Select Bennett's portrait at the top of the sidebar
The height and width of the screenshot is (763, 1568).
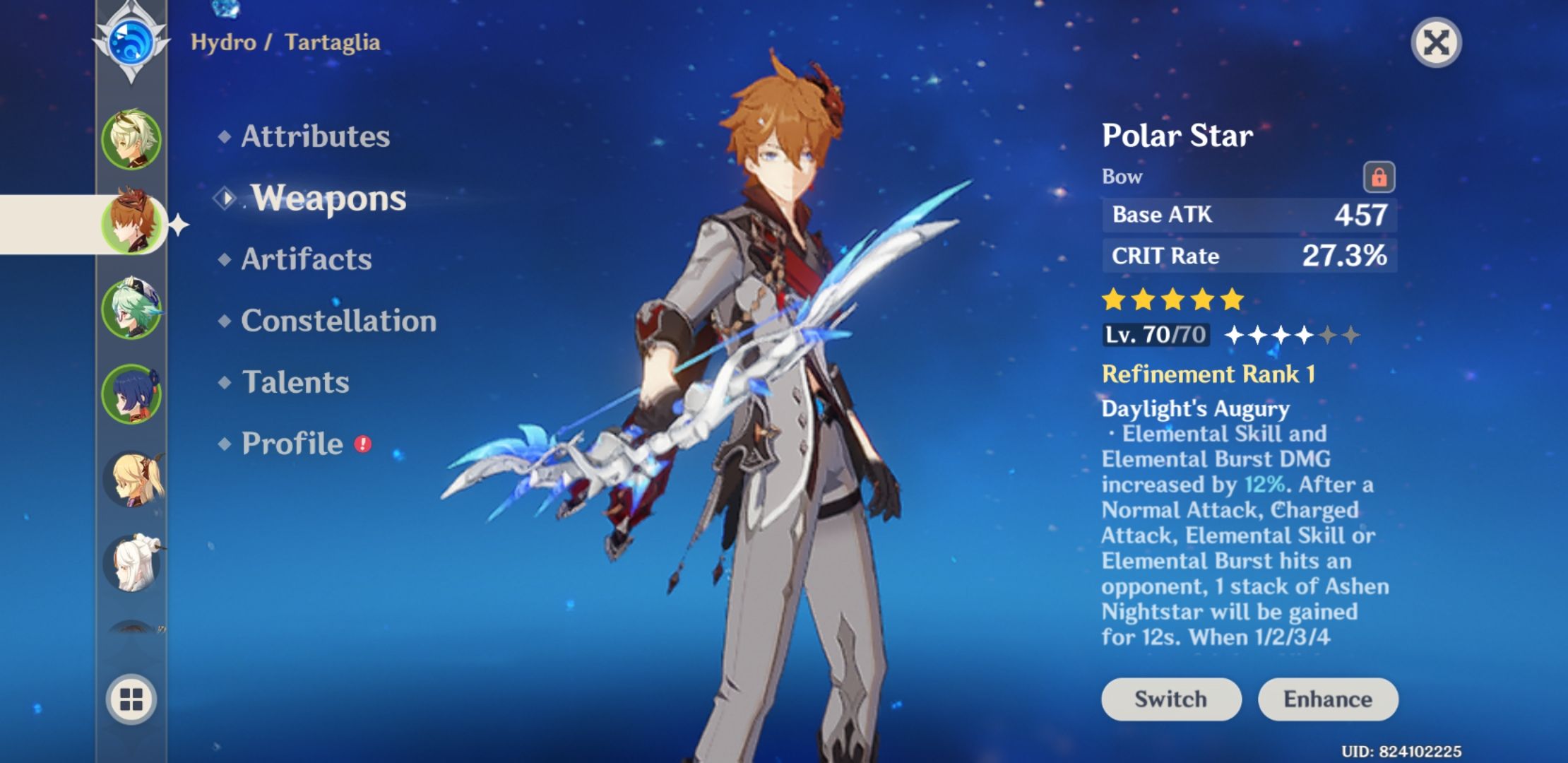(x=131, y=138)
